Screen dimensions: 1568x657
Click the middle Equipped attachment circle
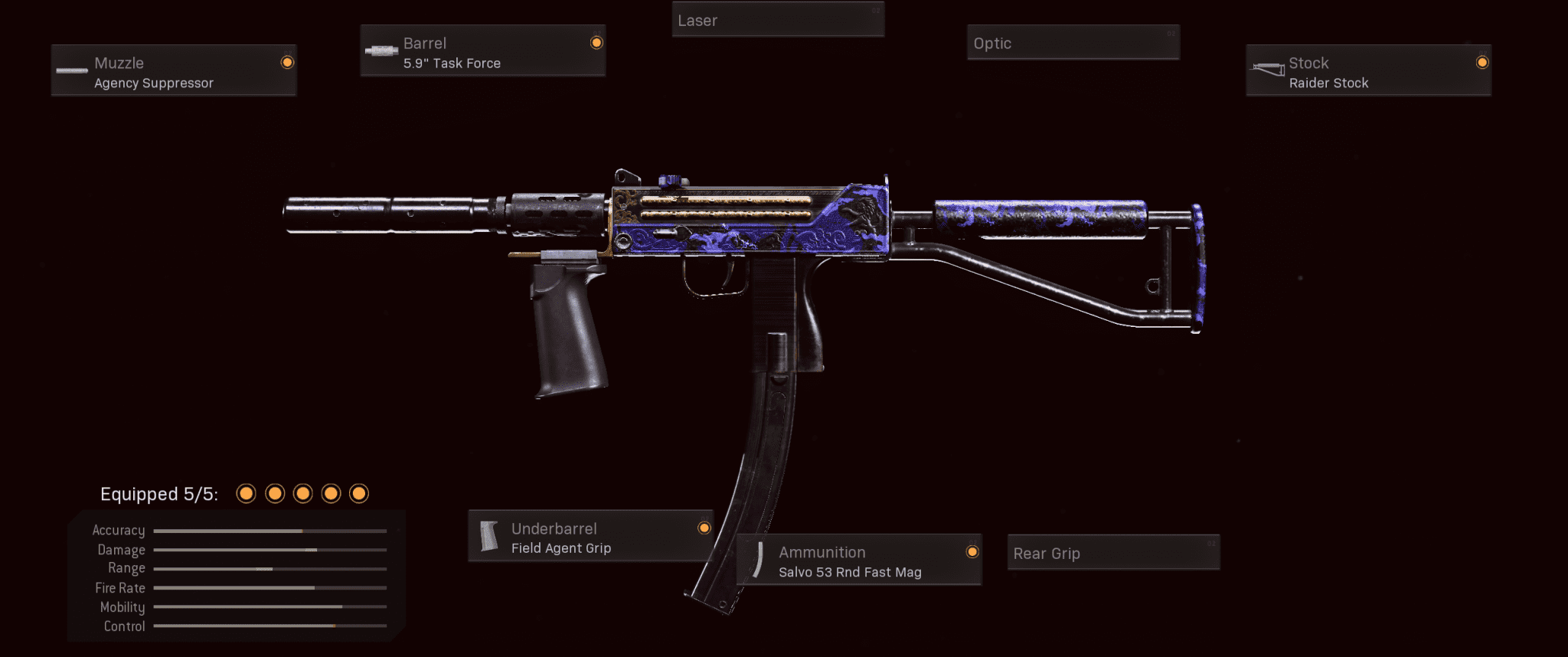tap(303, 494)
